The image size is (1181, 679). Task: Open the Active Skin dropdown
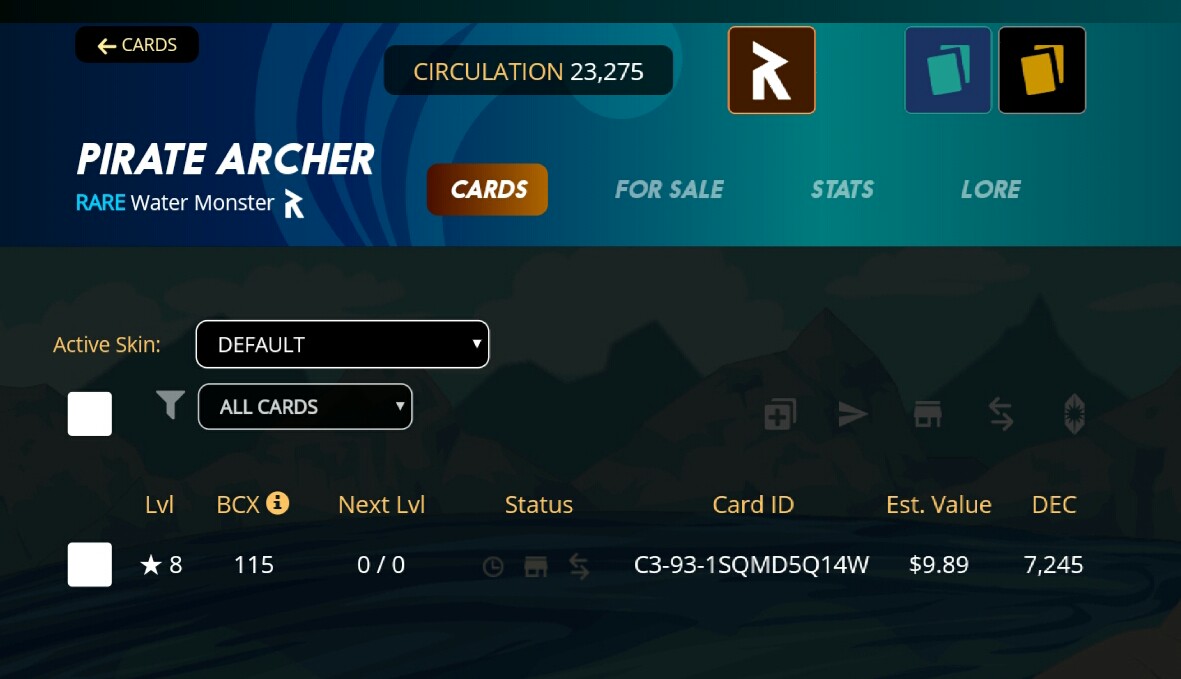tap(342, 344)
